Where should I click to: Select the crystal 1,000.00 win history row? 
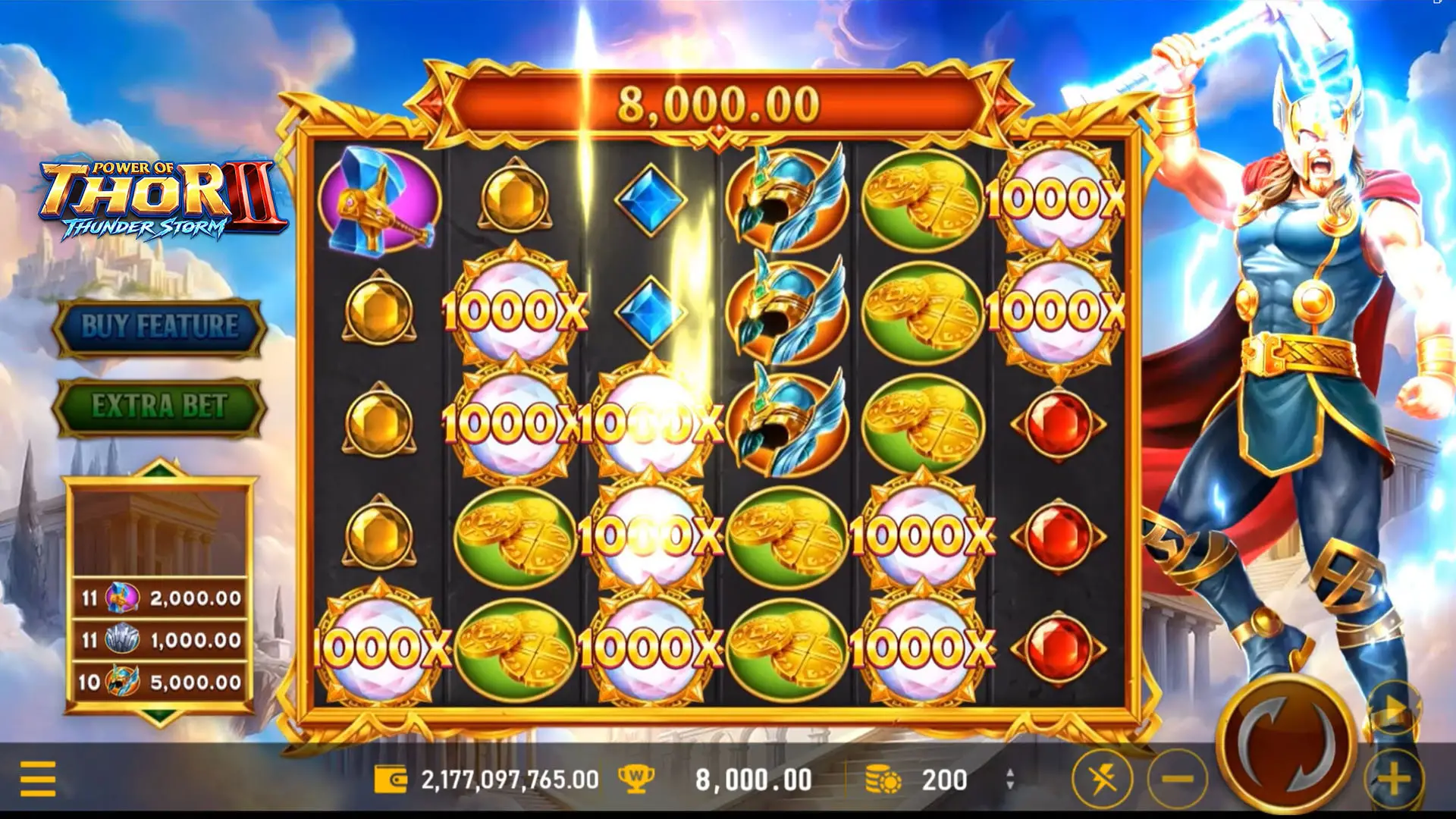pos(160,640)
